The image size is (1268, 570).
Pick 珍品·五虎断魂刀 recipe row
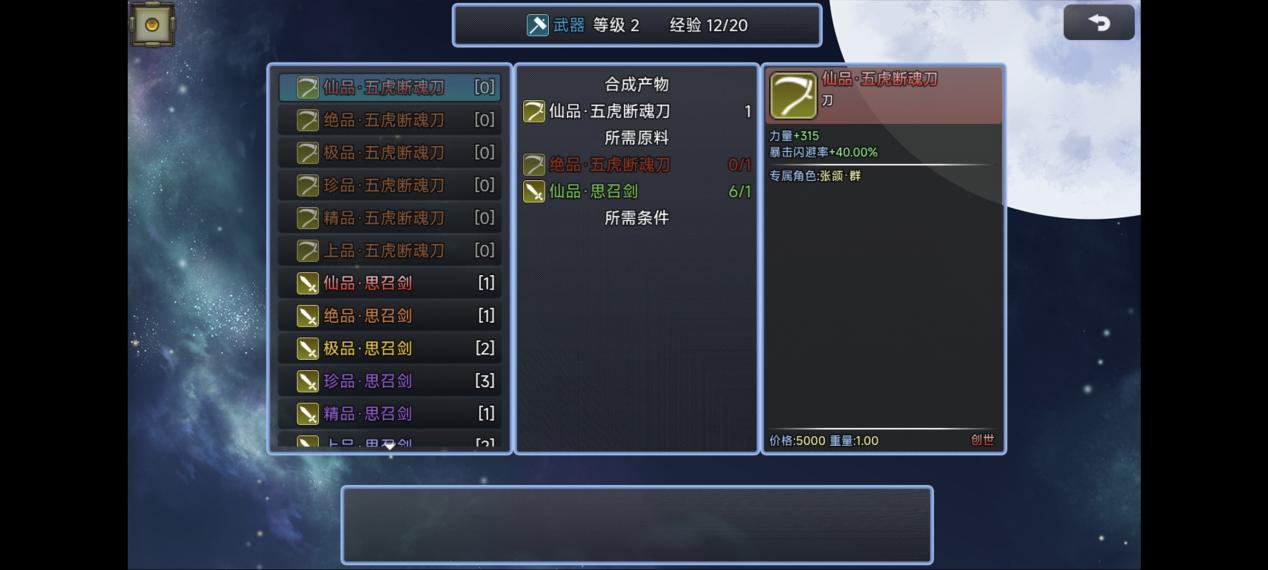click(x=389, y=185)
